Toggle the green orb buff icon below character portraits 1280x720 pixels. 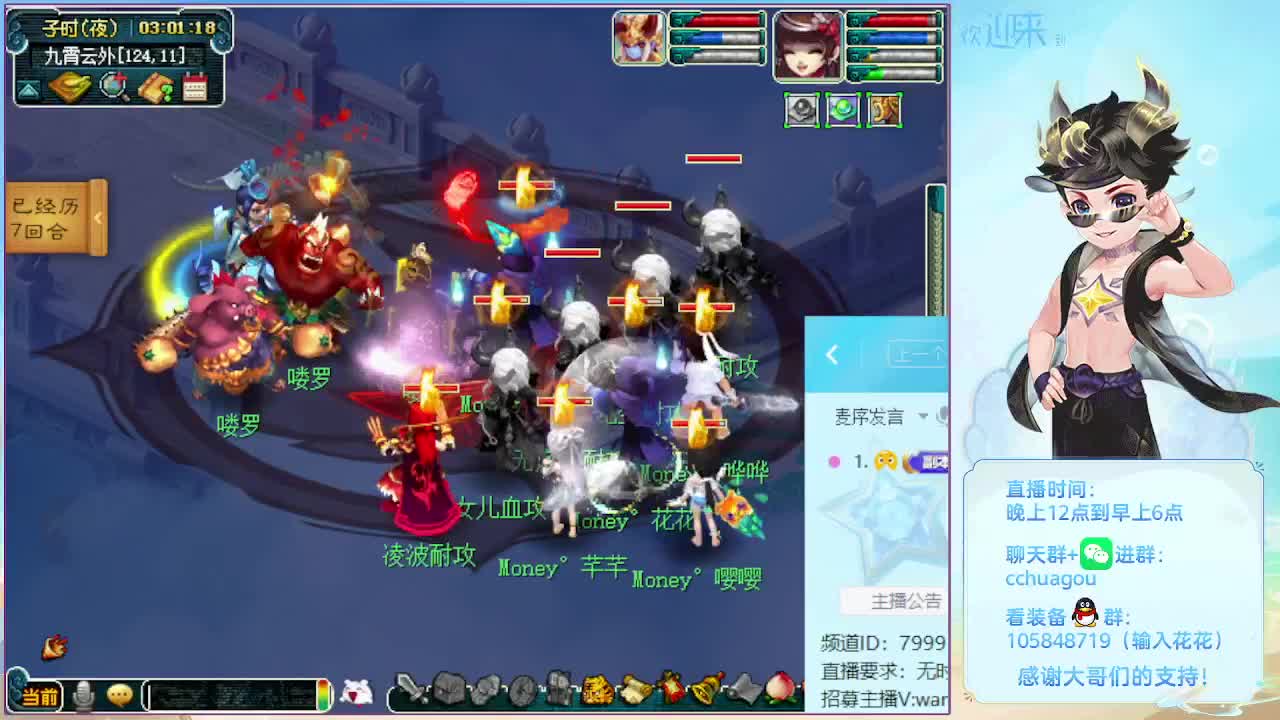coord(842,108)
